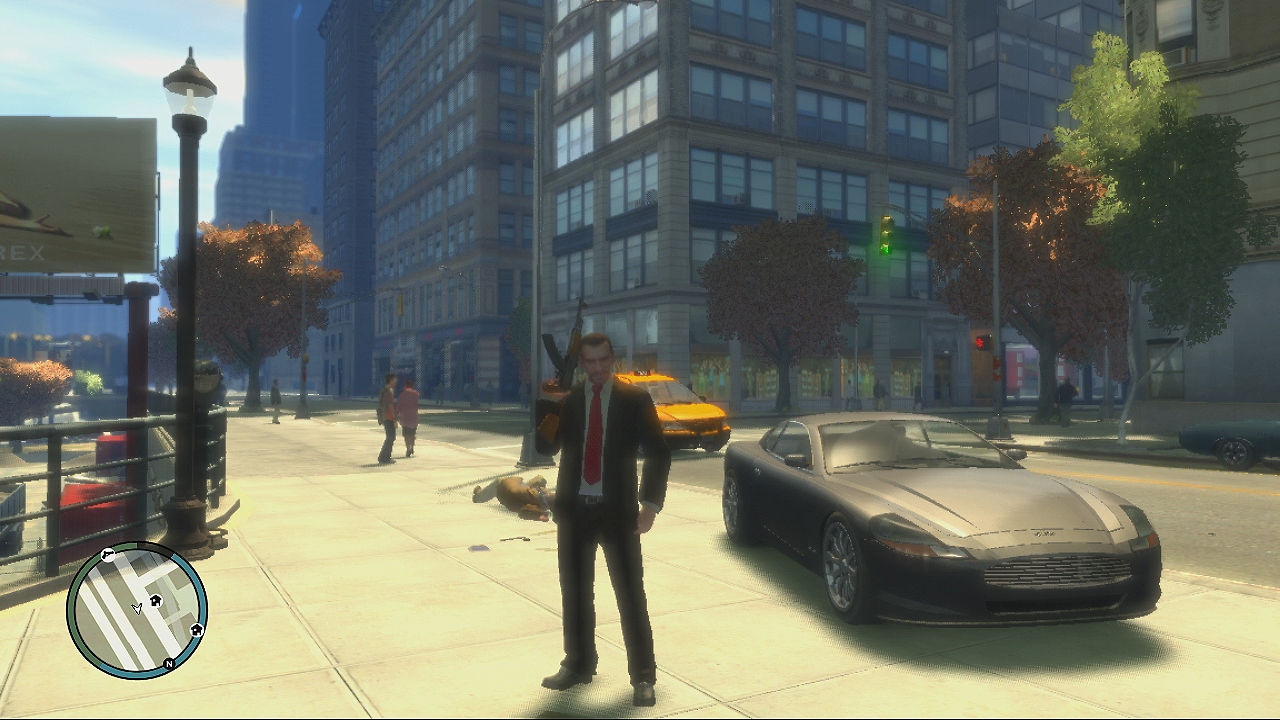Select the gun shop pistol marker on minimap
The image size is (1280, 720).
(108, 555)
